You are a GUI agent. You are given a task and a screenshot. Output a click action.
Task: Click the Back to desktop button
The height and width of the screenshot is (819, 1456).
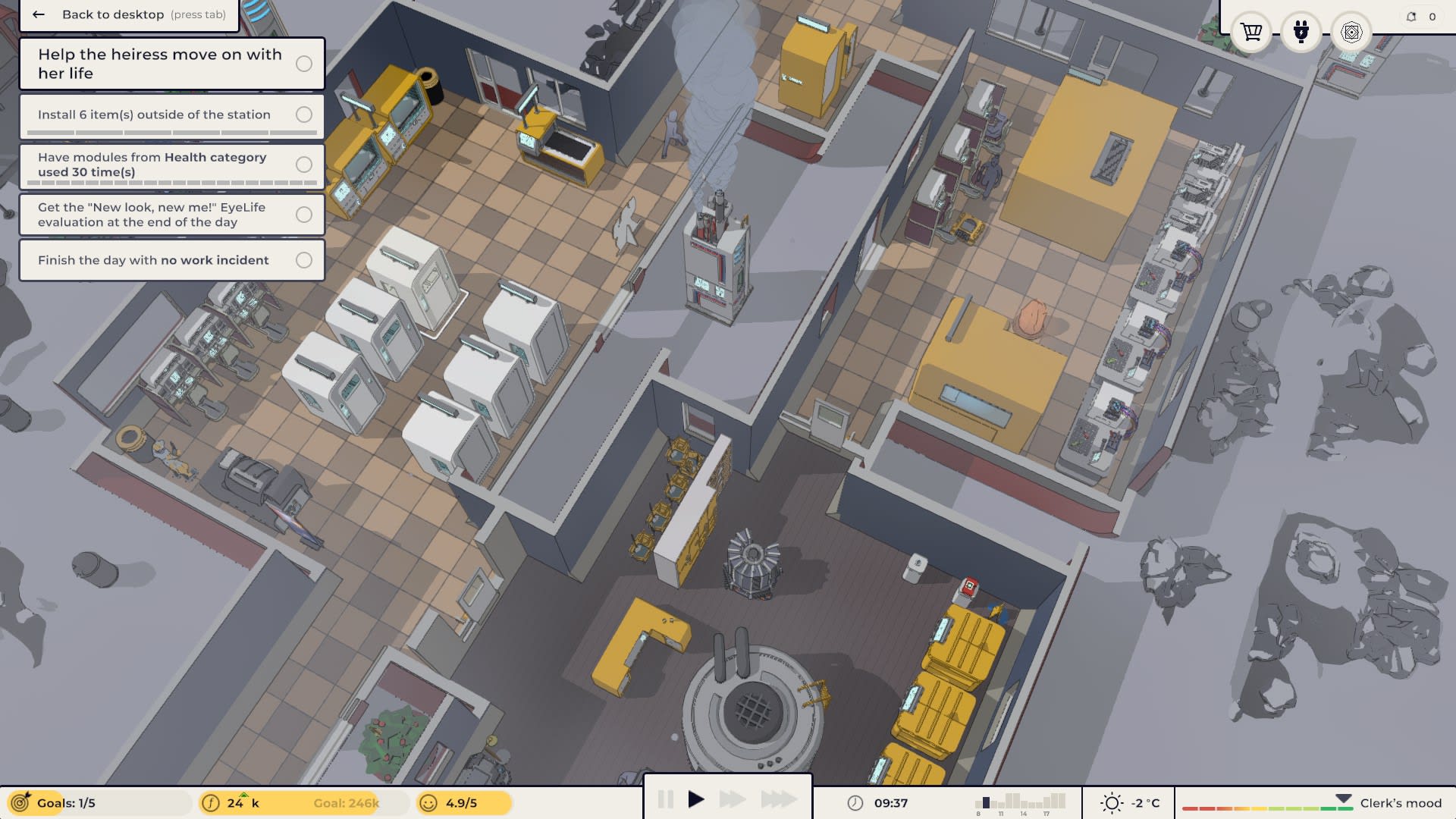129,15
